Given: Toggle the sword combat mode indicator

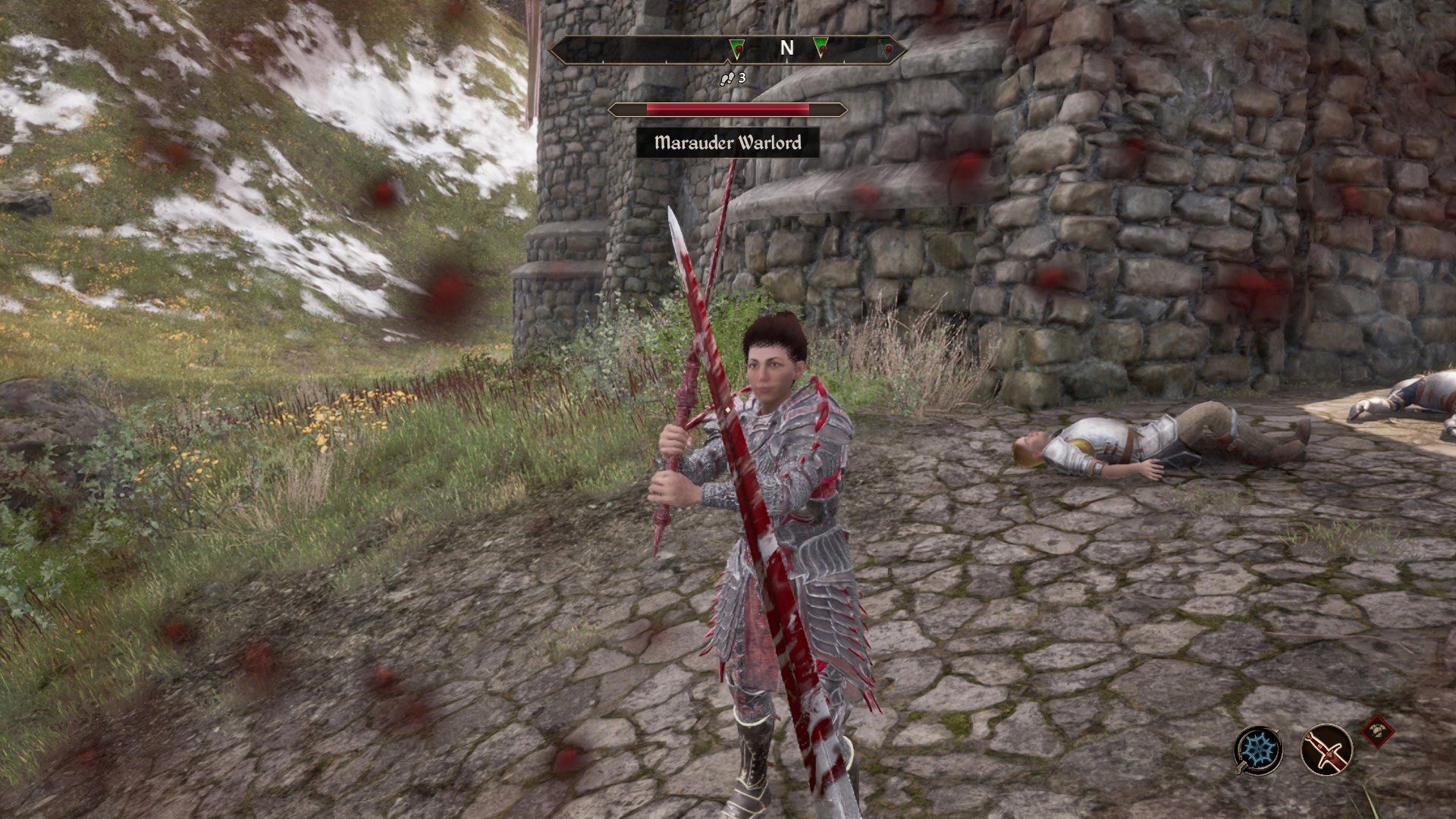Looking at the screenshot, I should (1326, 750).
